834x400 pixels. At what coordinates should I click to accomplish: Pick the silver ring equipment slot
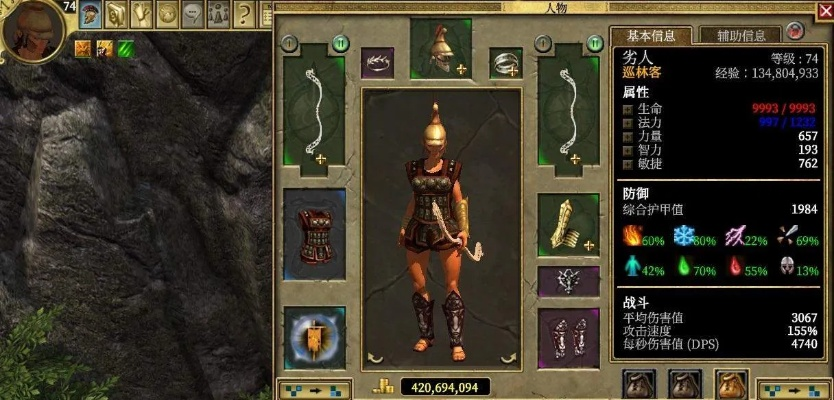pyautogui.click(x=505, y=63)
